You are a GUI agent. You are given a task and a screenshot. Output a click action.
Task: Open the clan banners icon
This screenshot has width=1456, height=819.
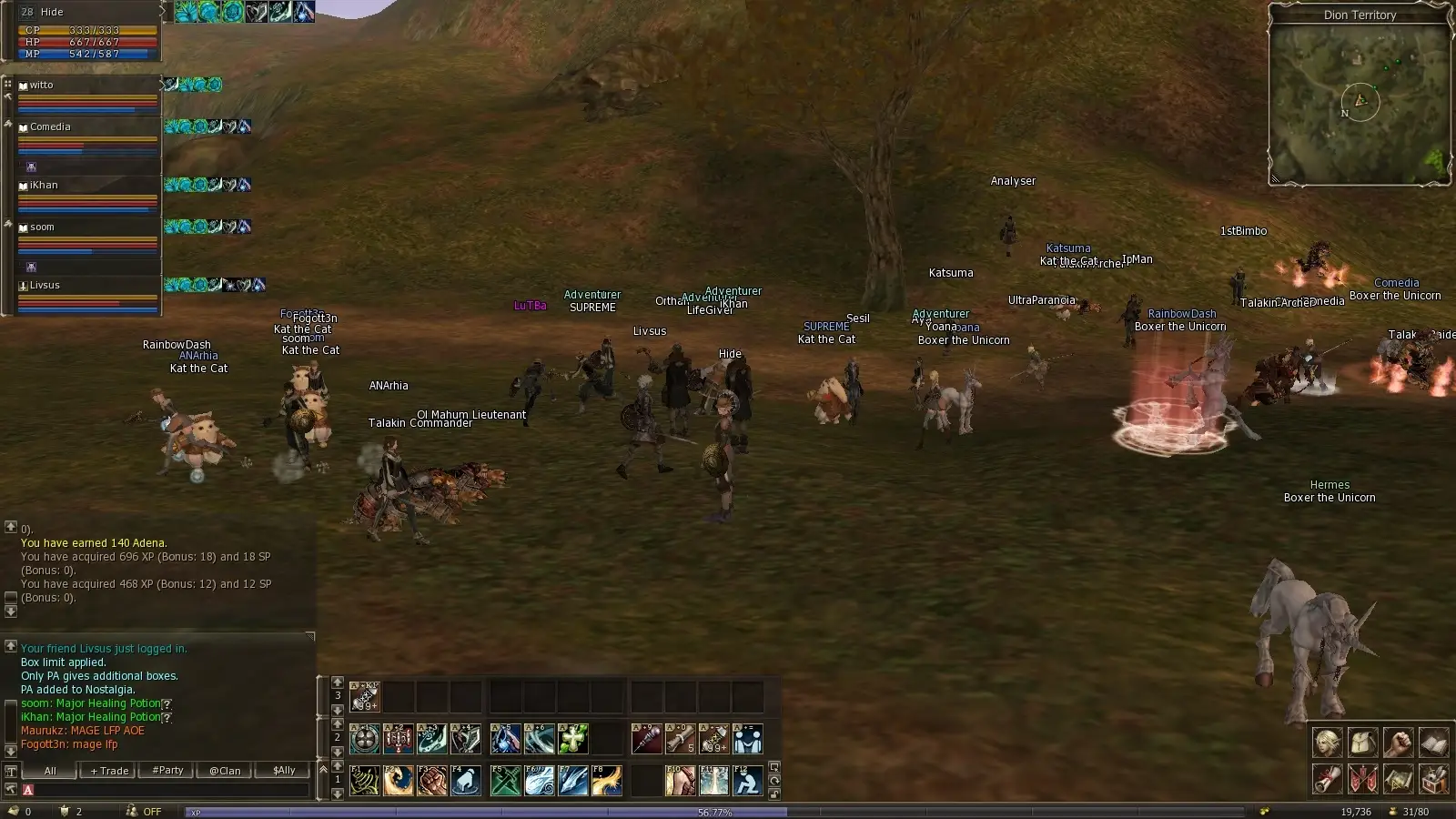coord(1362,779)
